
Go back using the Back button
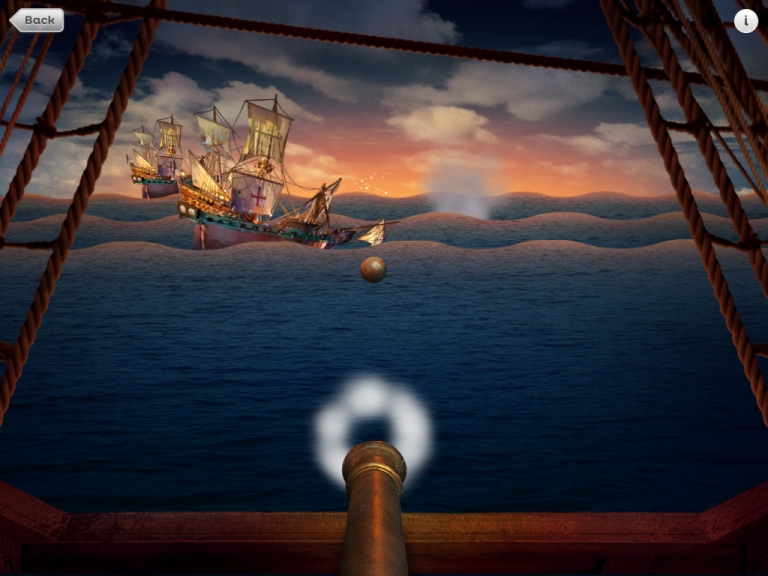point(37,20)
